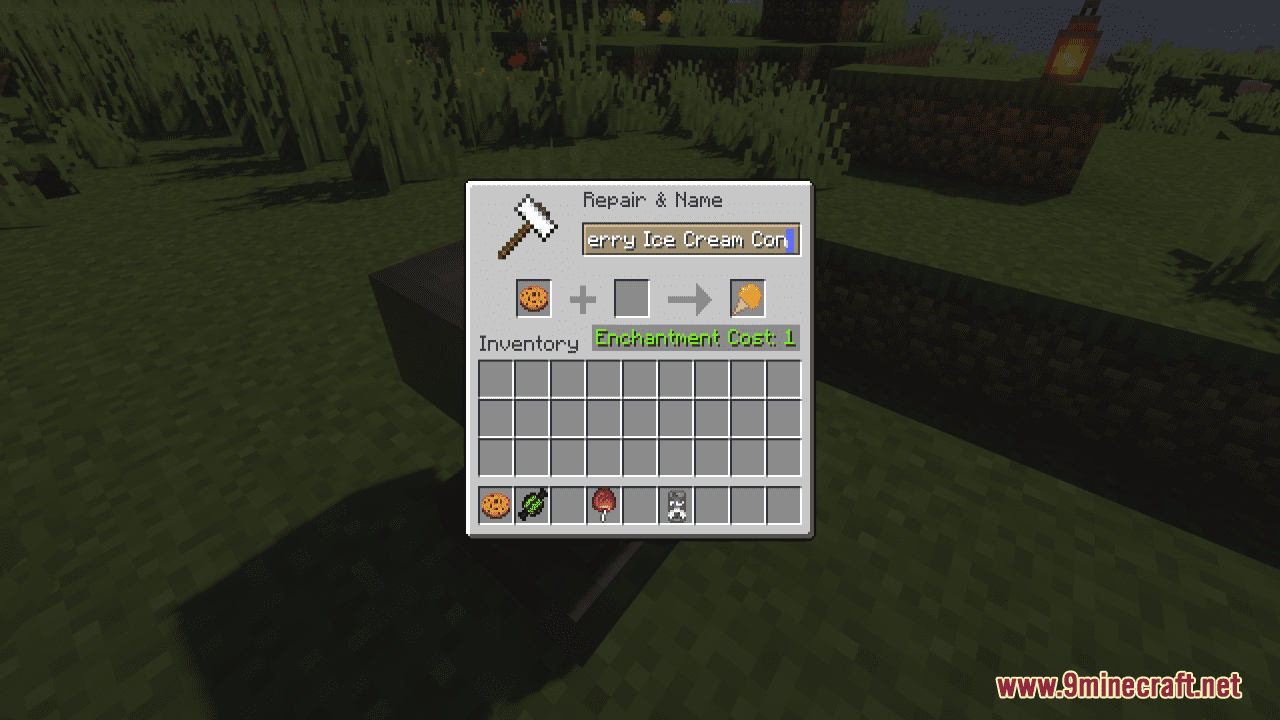Screen dimensions: 1280x720
Task: Click the empty hotbar slot after the lollipop
Action: coord(639,504)
